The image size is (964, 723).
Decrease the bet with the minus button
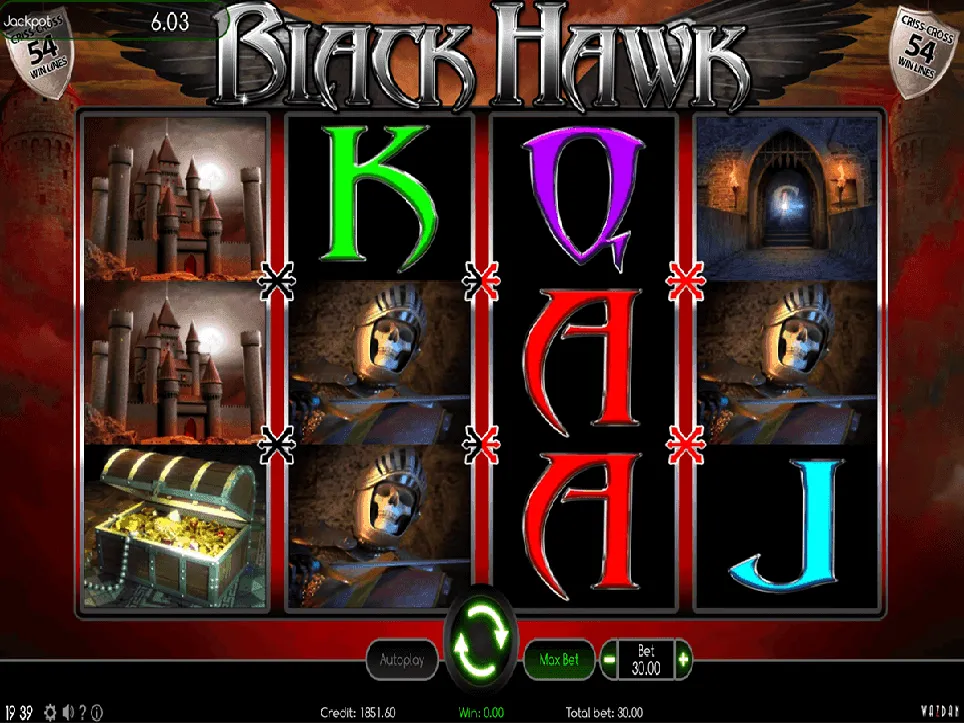click(x=610, y=659)
